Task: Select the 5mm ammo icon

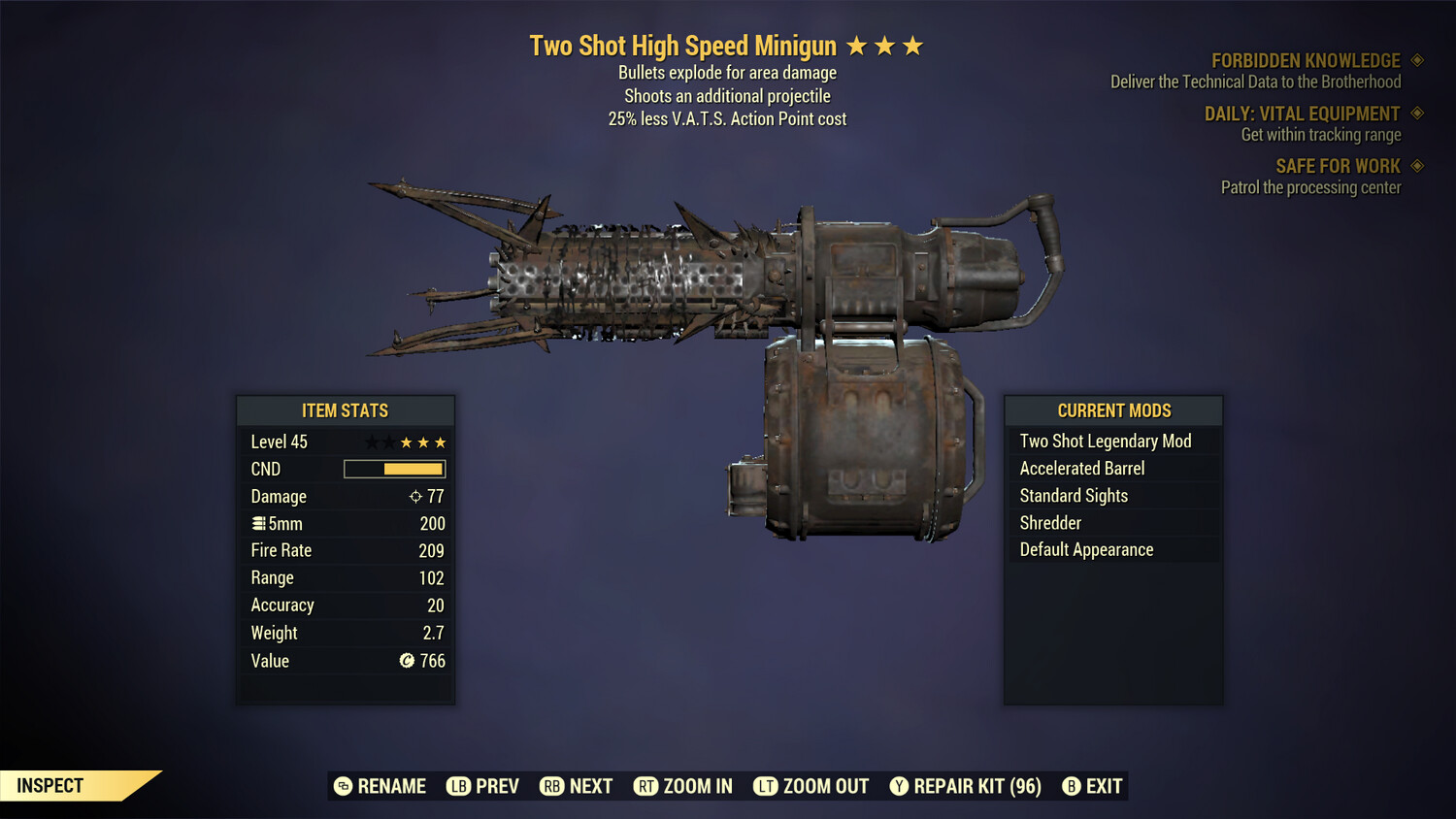Action: 258,523
